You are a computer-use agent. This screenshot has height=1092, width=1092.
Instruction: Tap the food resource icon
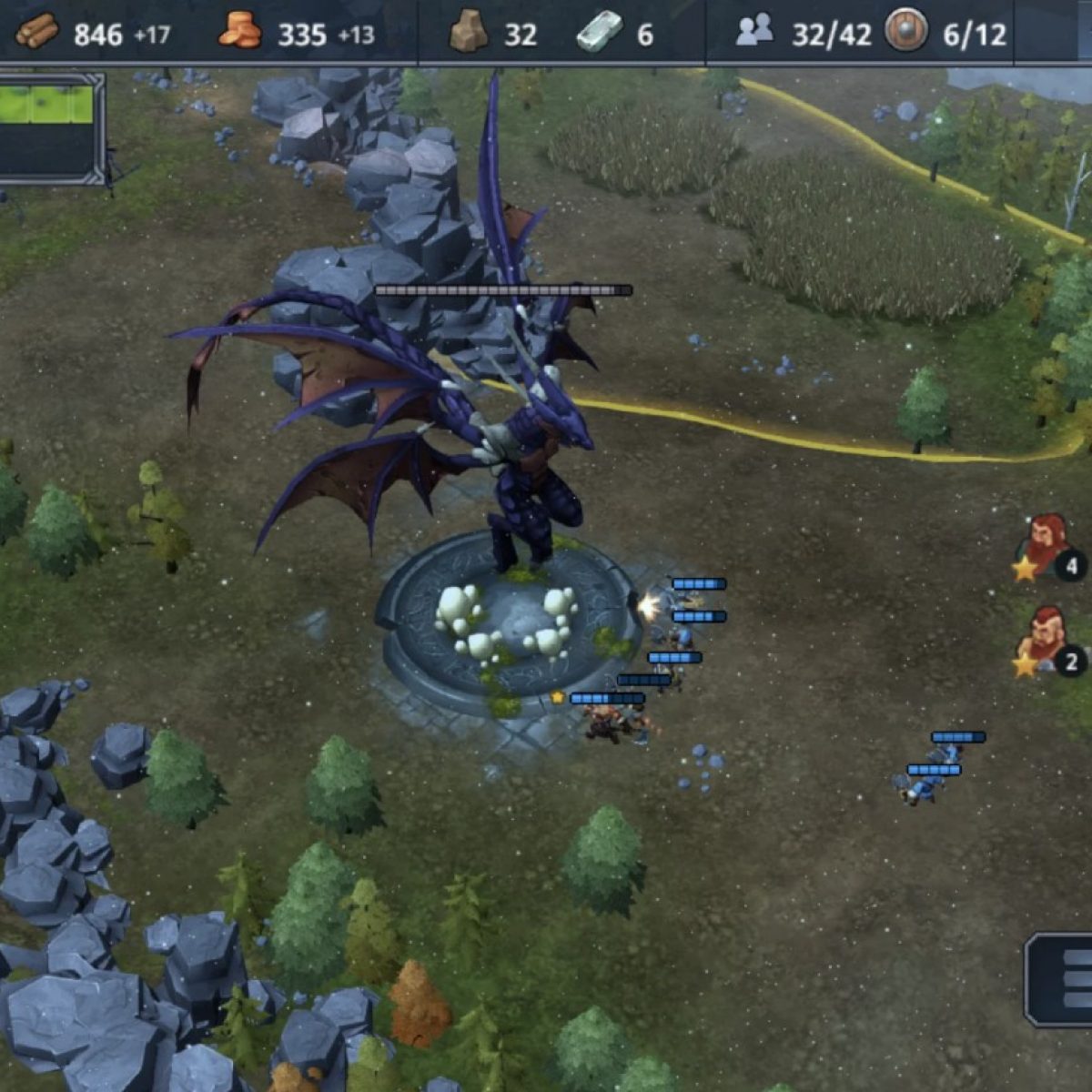(240, 33)
